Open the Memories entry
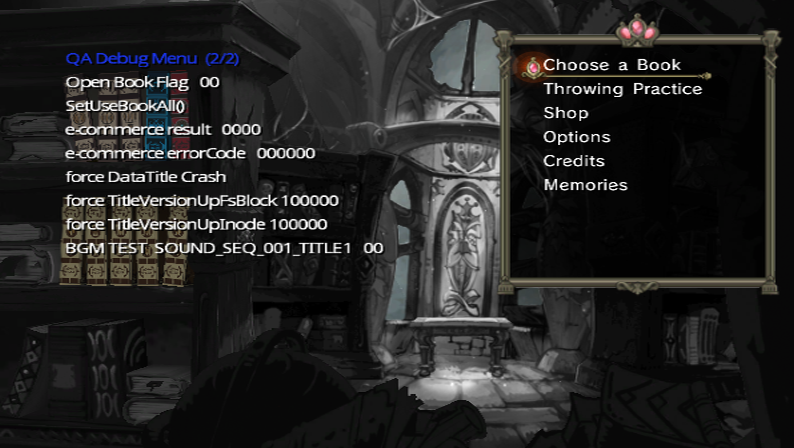794x448 pixels. pyautogui.click(x=585, y=185)
